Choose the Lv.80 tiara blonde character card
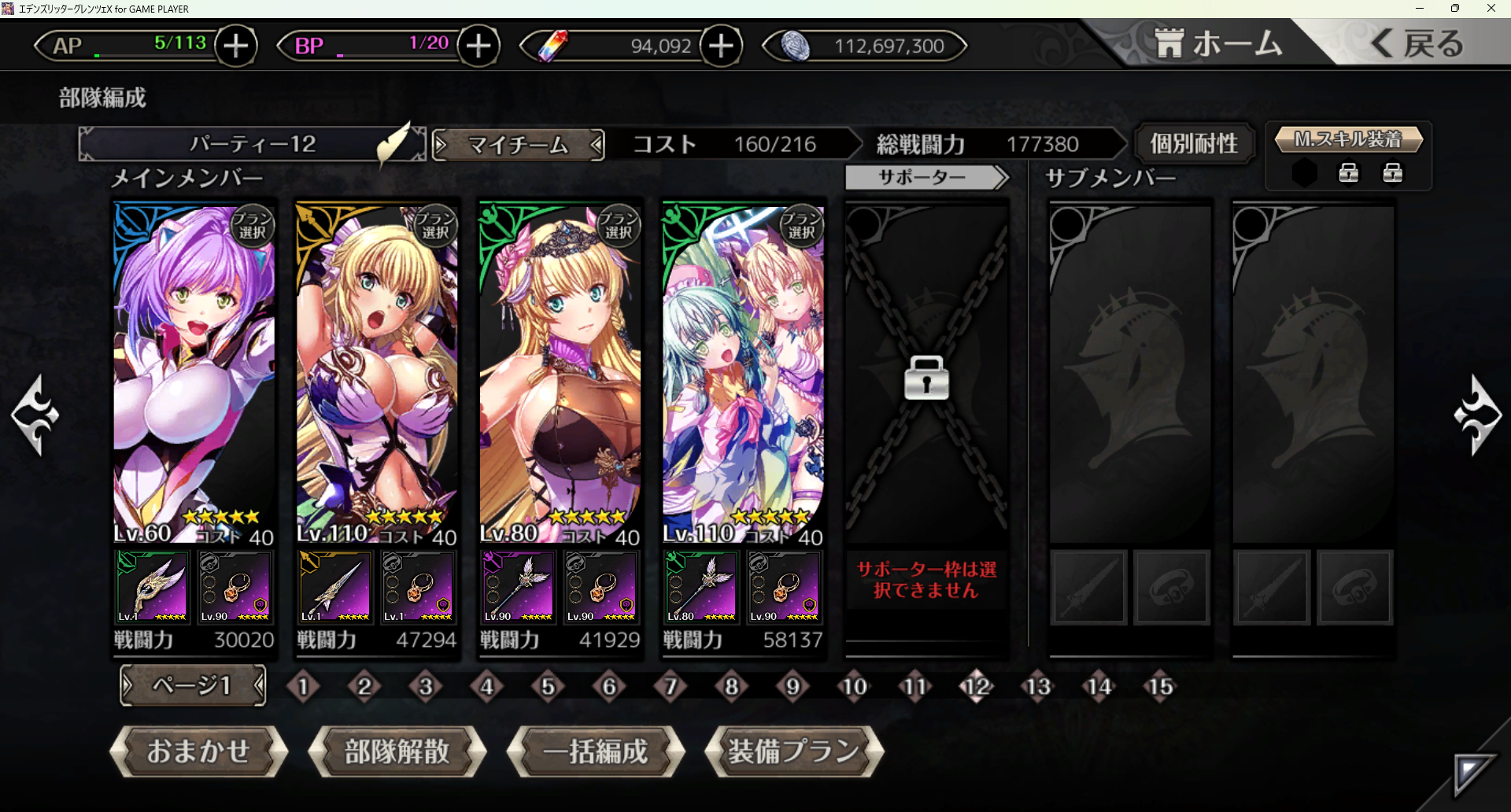Image resolution: width=1511 pixels, height=812 pixels. [560, 370]
